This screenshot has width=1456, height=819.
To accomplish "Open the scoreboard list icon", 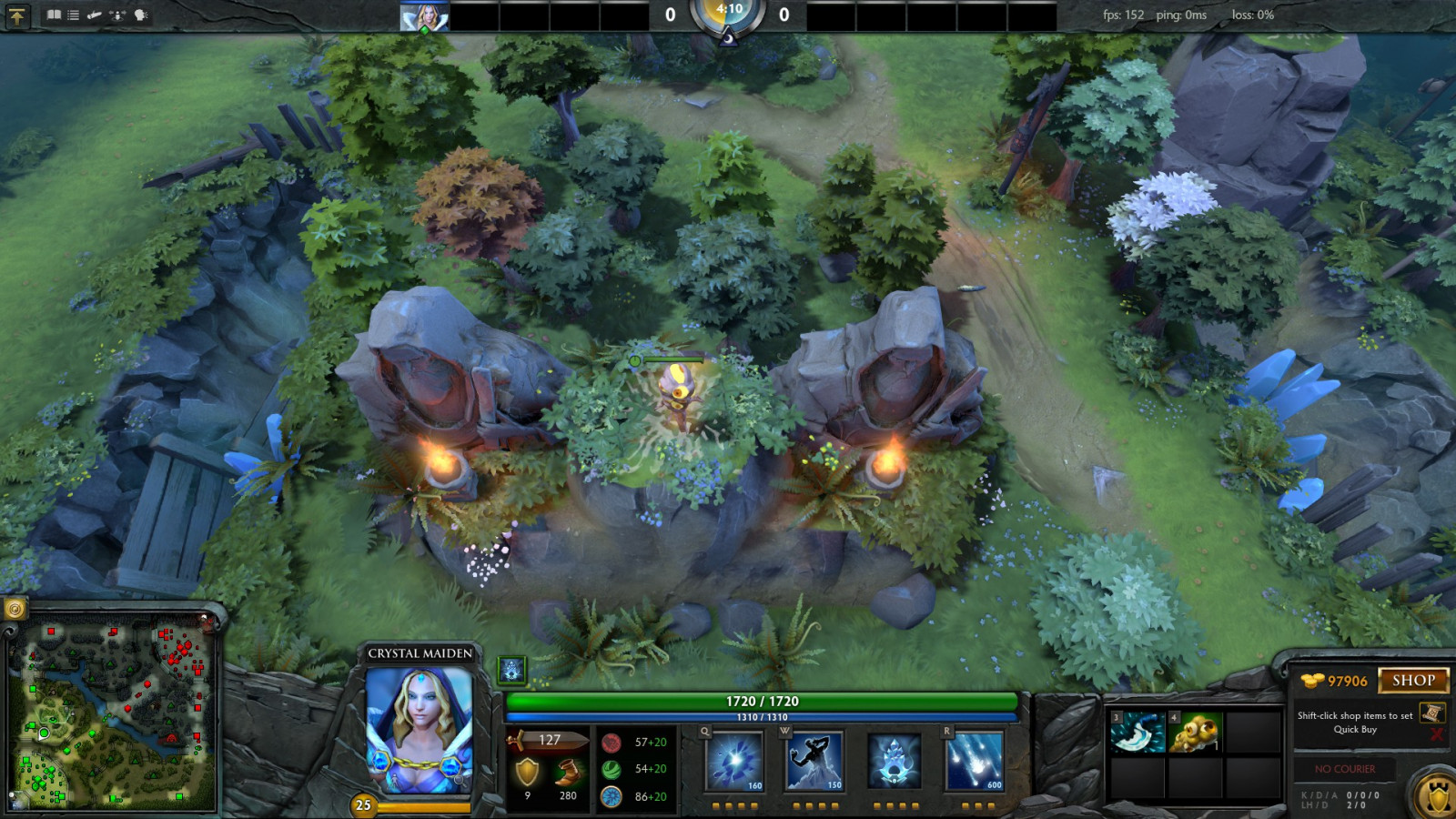I will click(74, 15).
